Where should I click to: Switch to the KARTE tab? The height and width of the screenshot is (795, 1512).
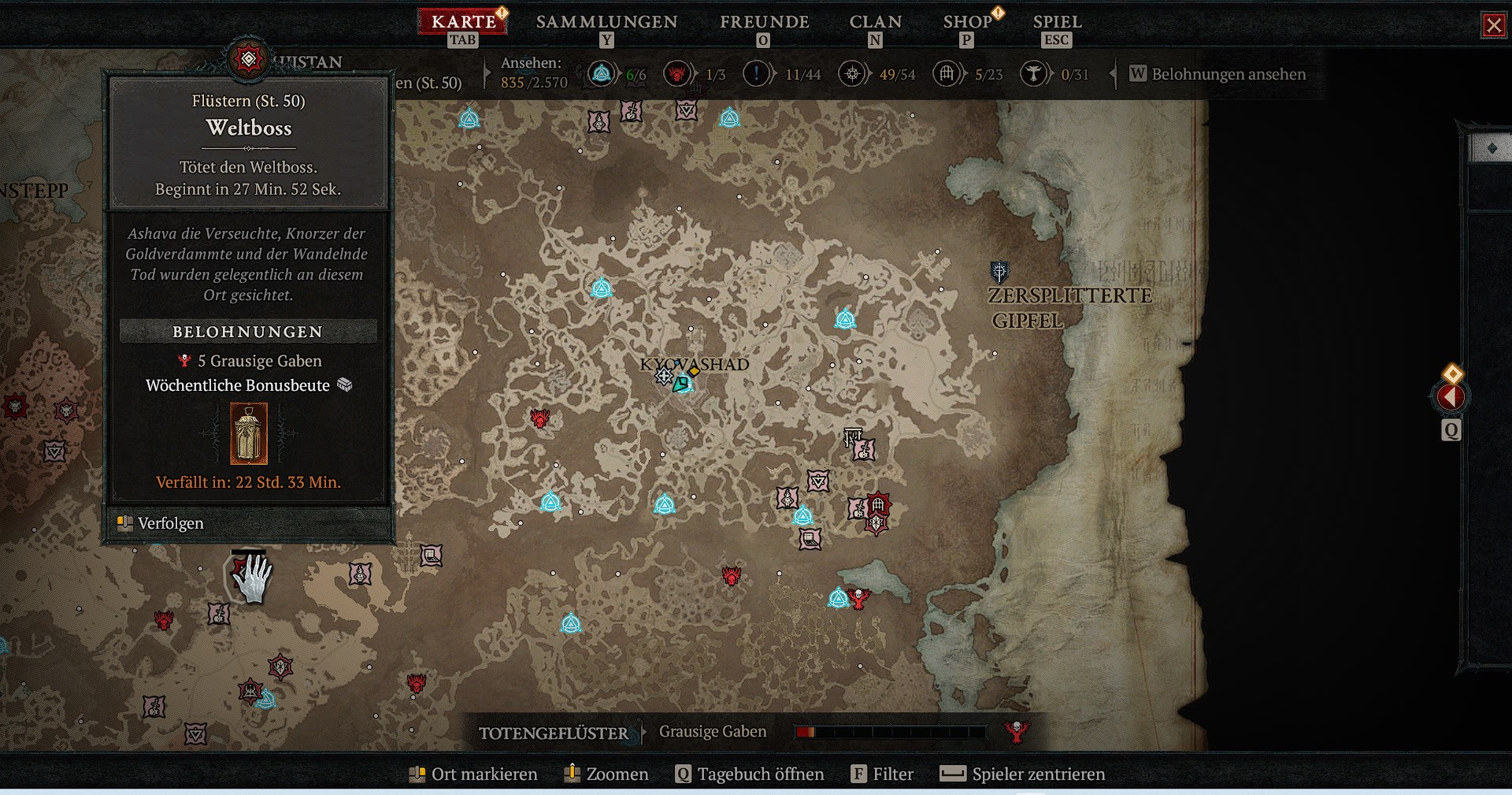(x=463, y=22)
